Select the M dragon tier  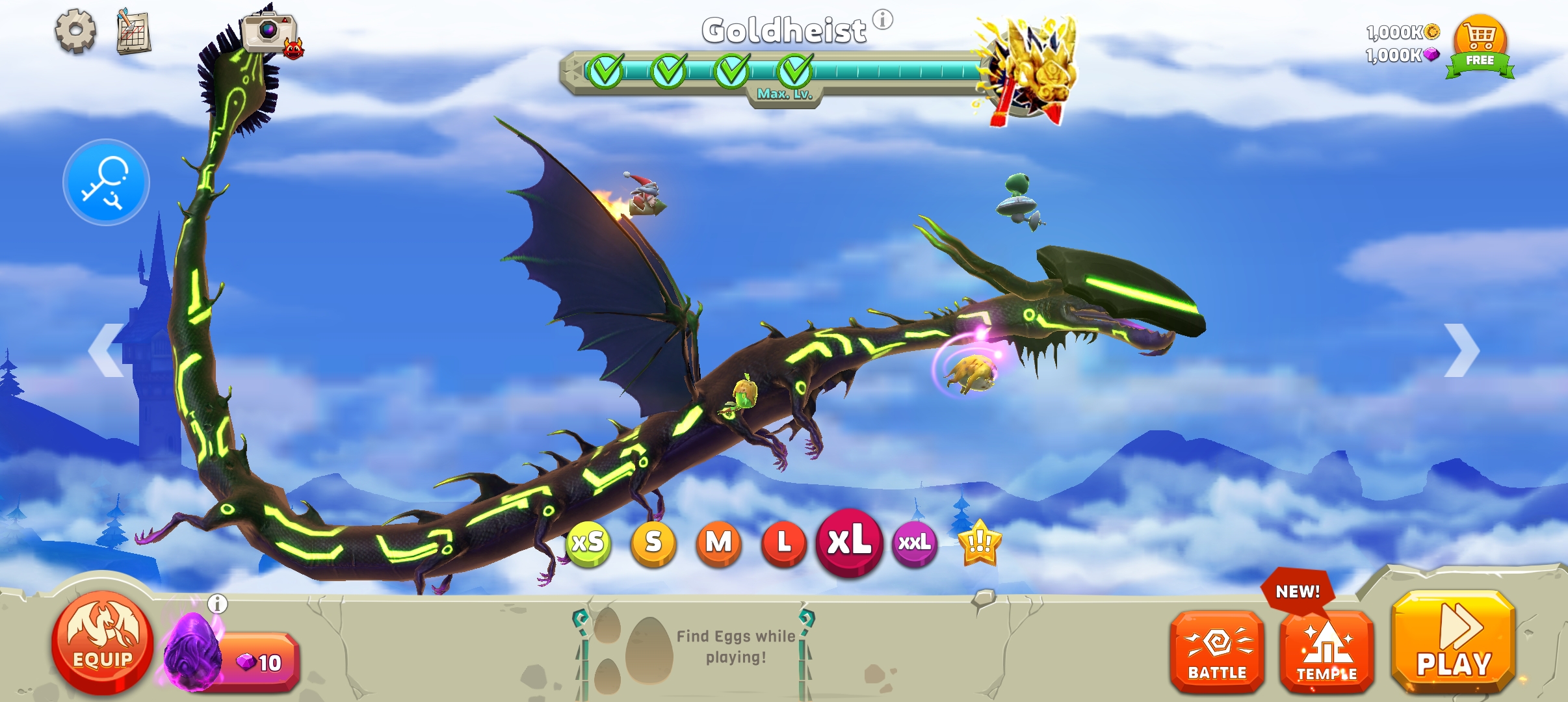(x=718, y=543)
